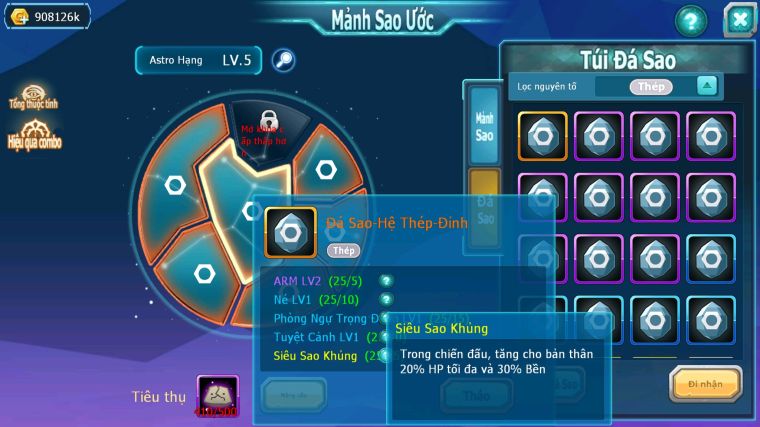
Task: Click the help icon next to Né LV1
Action: 386,299
